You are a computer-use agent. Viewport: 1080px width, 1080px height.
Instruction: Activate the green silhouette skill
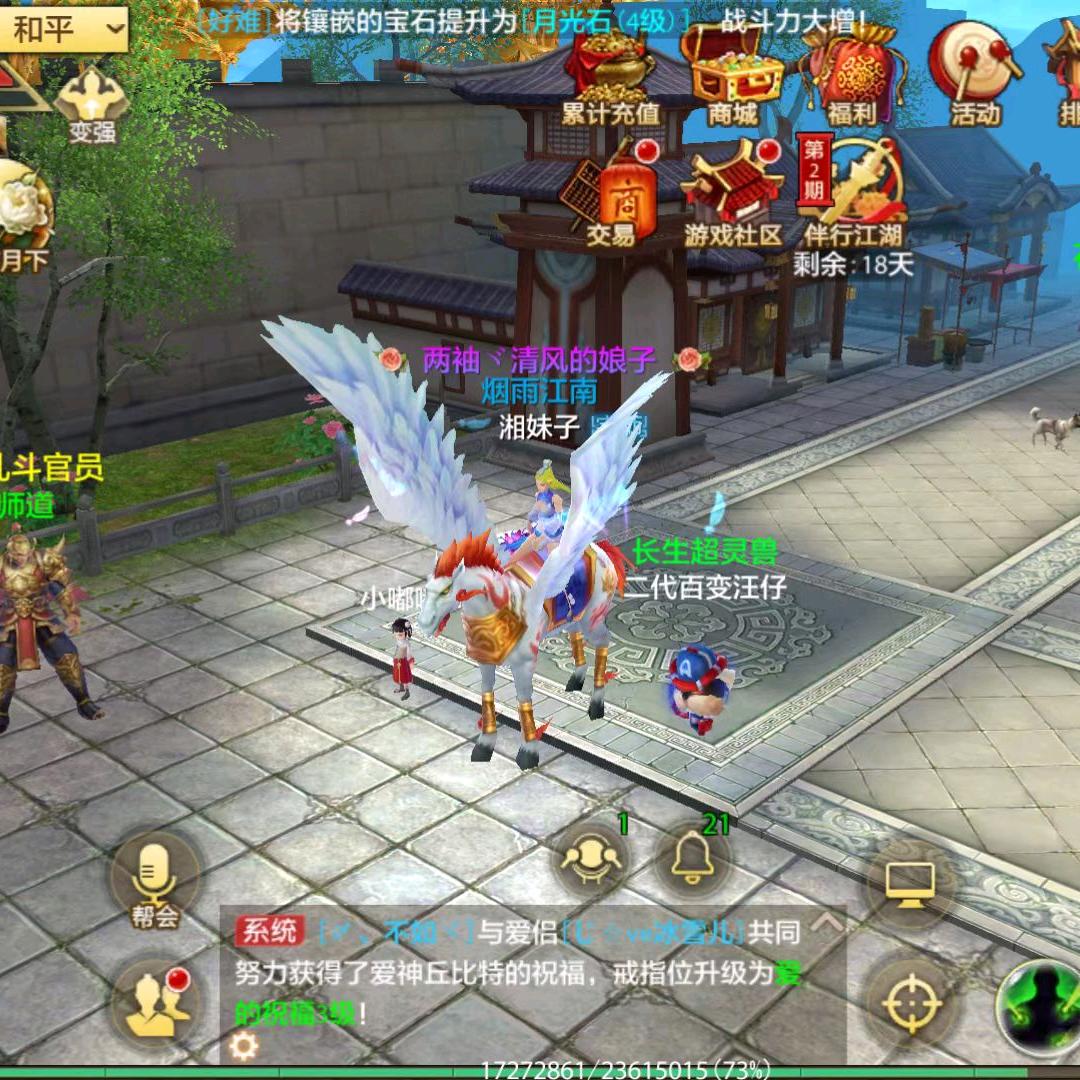click(1040, 1000)
